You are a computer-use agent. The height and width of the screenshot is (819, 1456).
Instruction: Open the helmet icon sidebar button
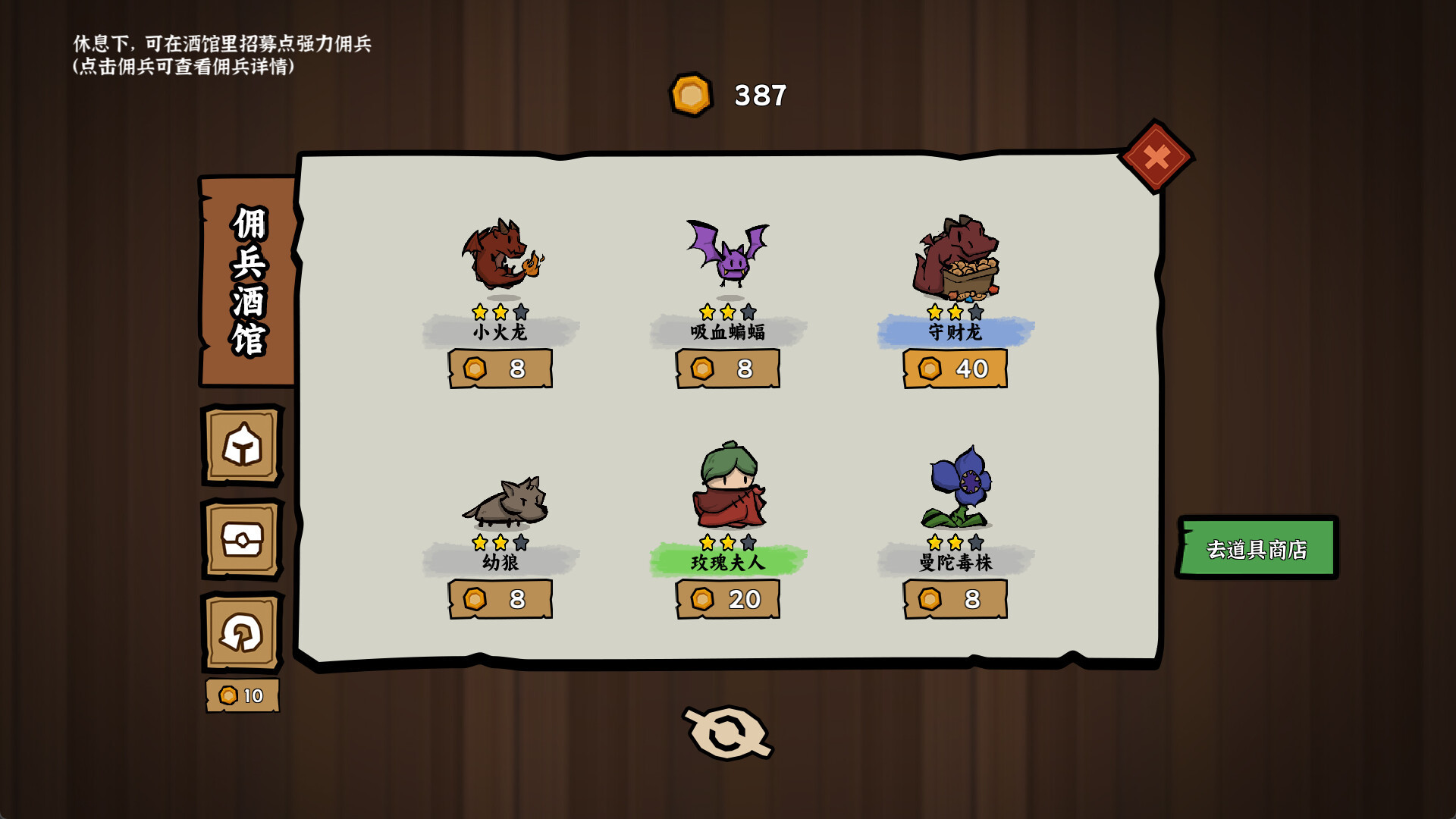[242, 445]
